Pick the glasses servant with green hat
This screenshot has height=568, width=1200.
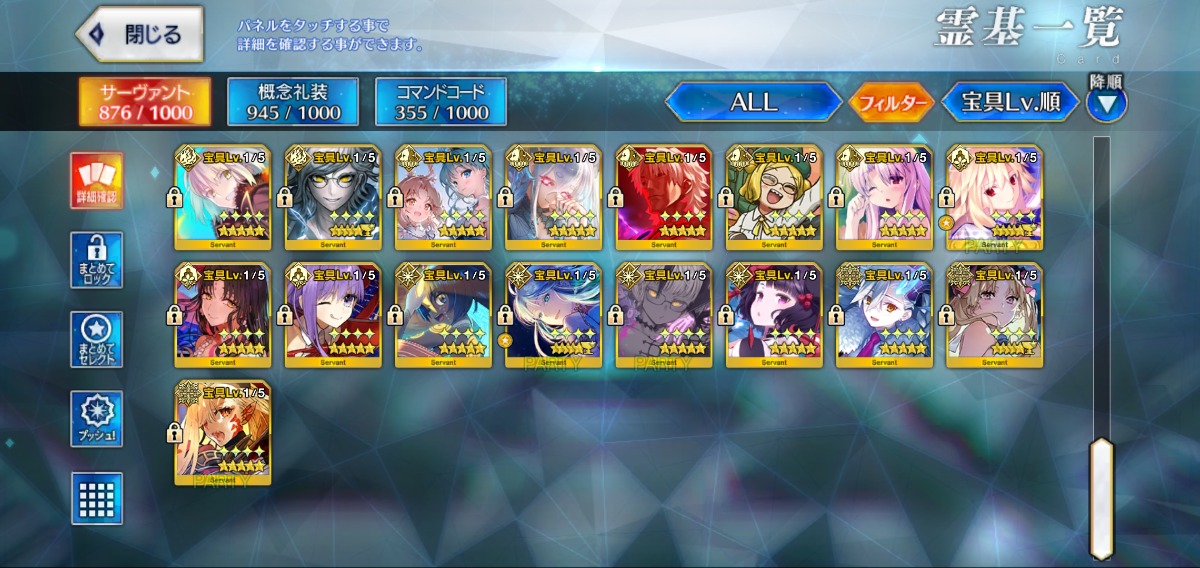(x=772, y=197)
